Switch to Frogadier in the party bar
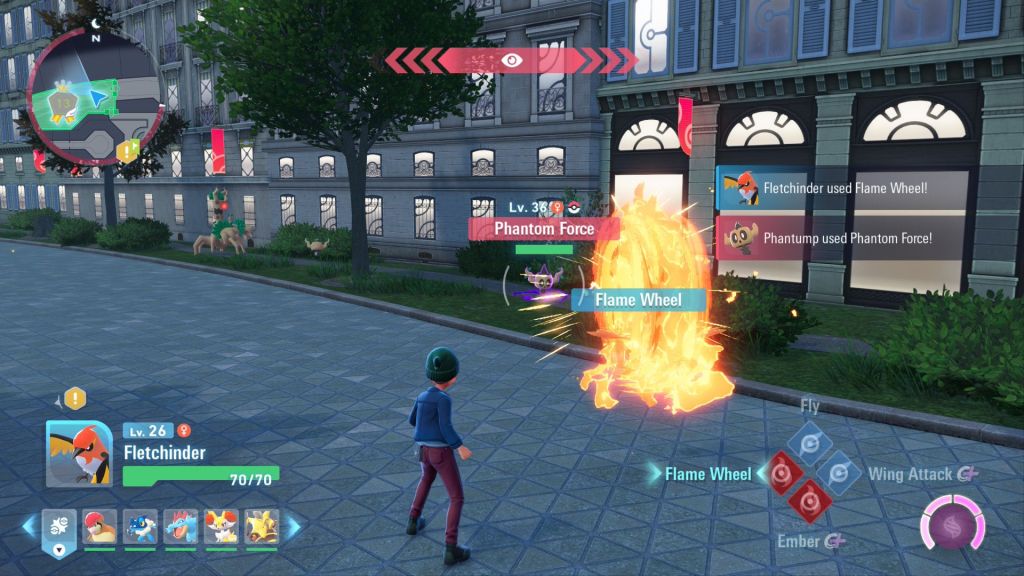 click(140, 526)
